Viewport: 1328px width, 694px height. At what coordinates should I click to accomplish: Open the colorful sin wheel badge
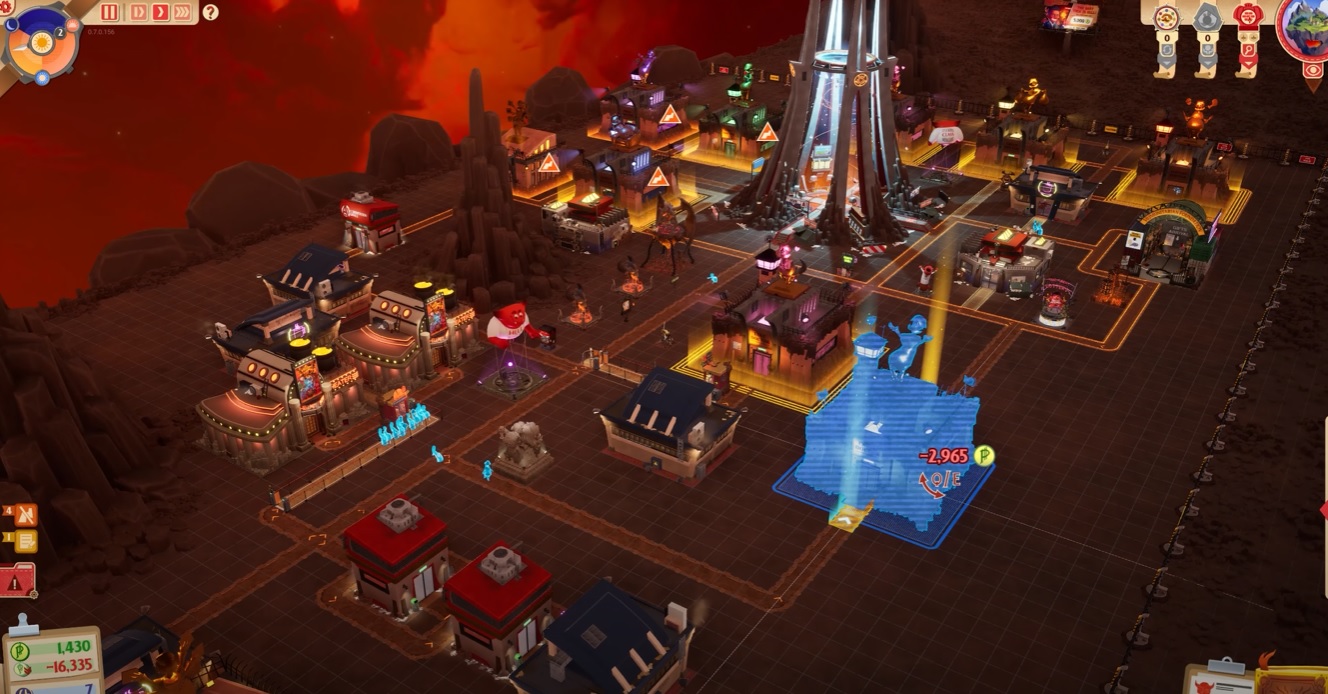coord(1165,18)
